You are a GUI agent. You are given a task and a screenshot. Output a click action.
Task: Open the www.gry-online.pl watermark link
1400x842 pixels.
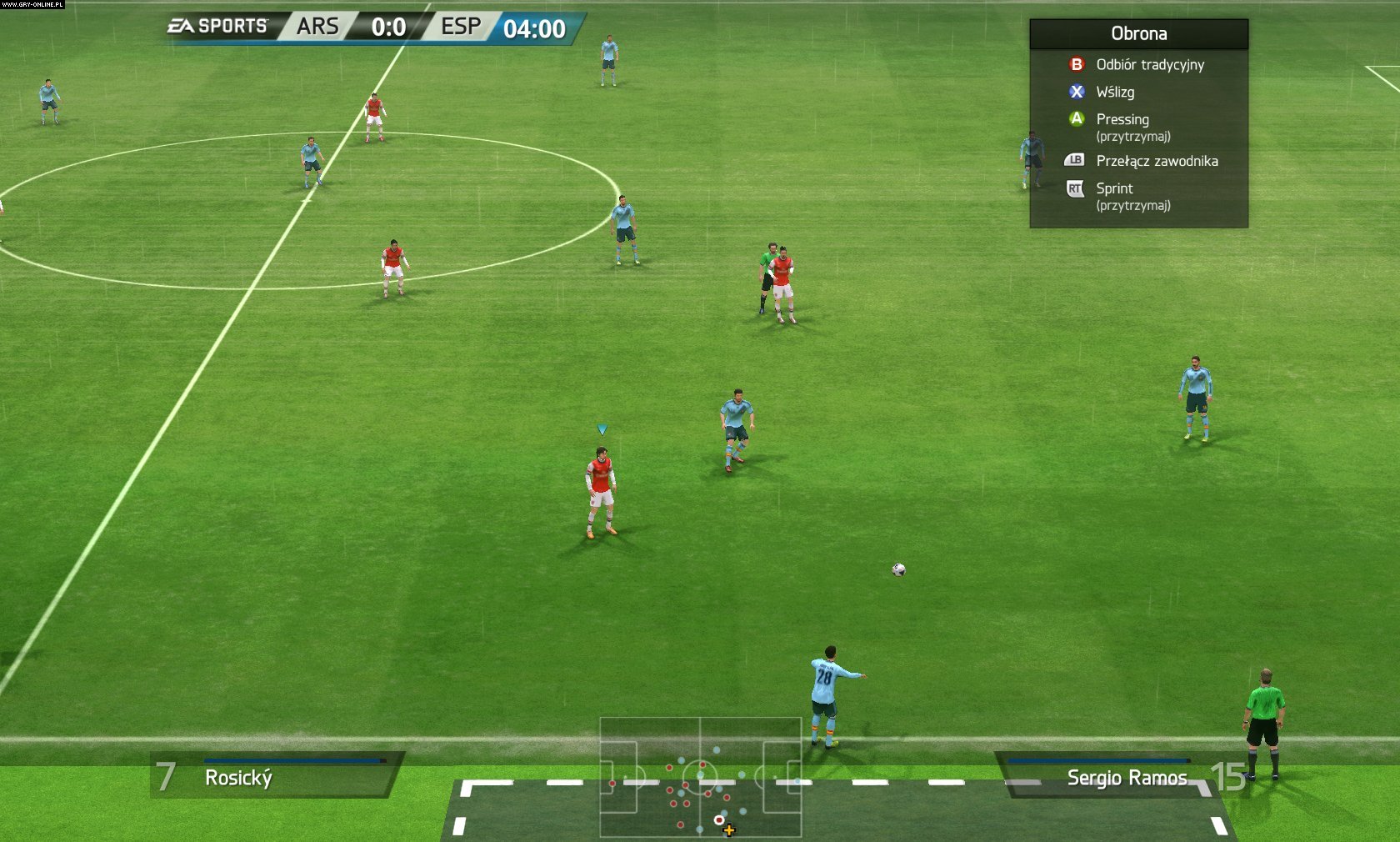[x=31, y=5]
